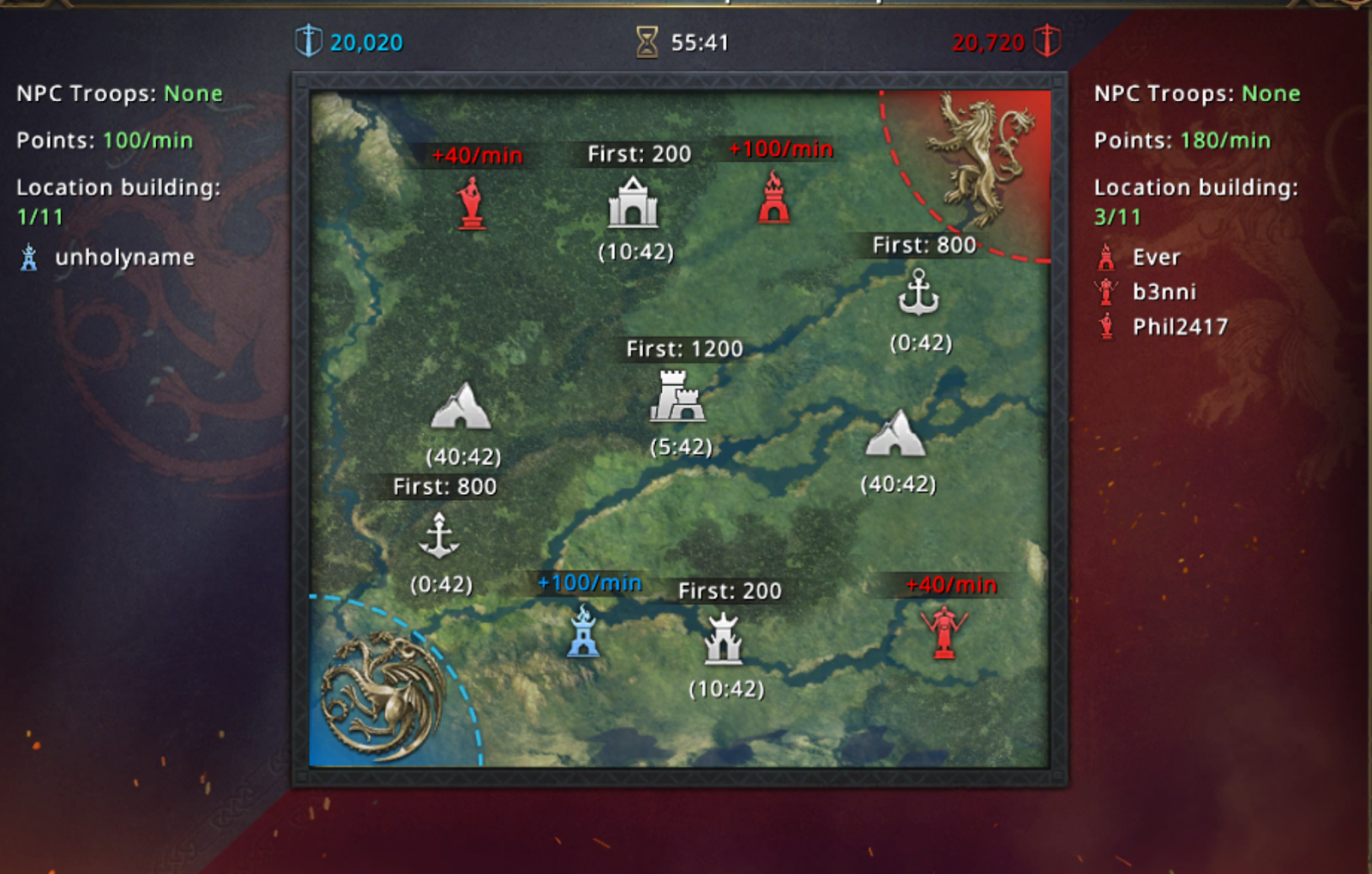
Task: Choose player b3nni from the red team list
Action: [x=1164, y=292]
